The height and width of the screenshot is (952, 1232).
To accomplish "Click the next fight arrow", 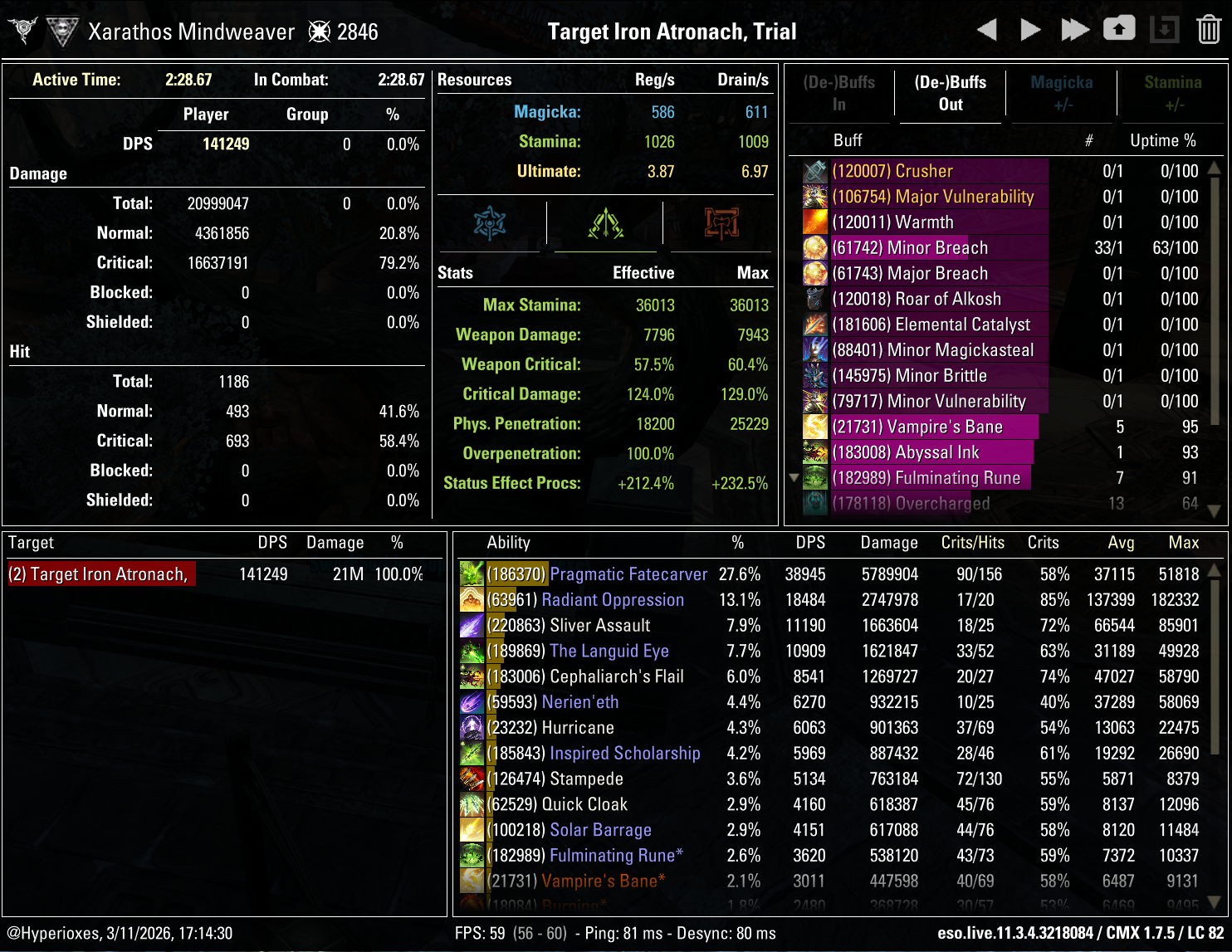I will 1029,29.
